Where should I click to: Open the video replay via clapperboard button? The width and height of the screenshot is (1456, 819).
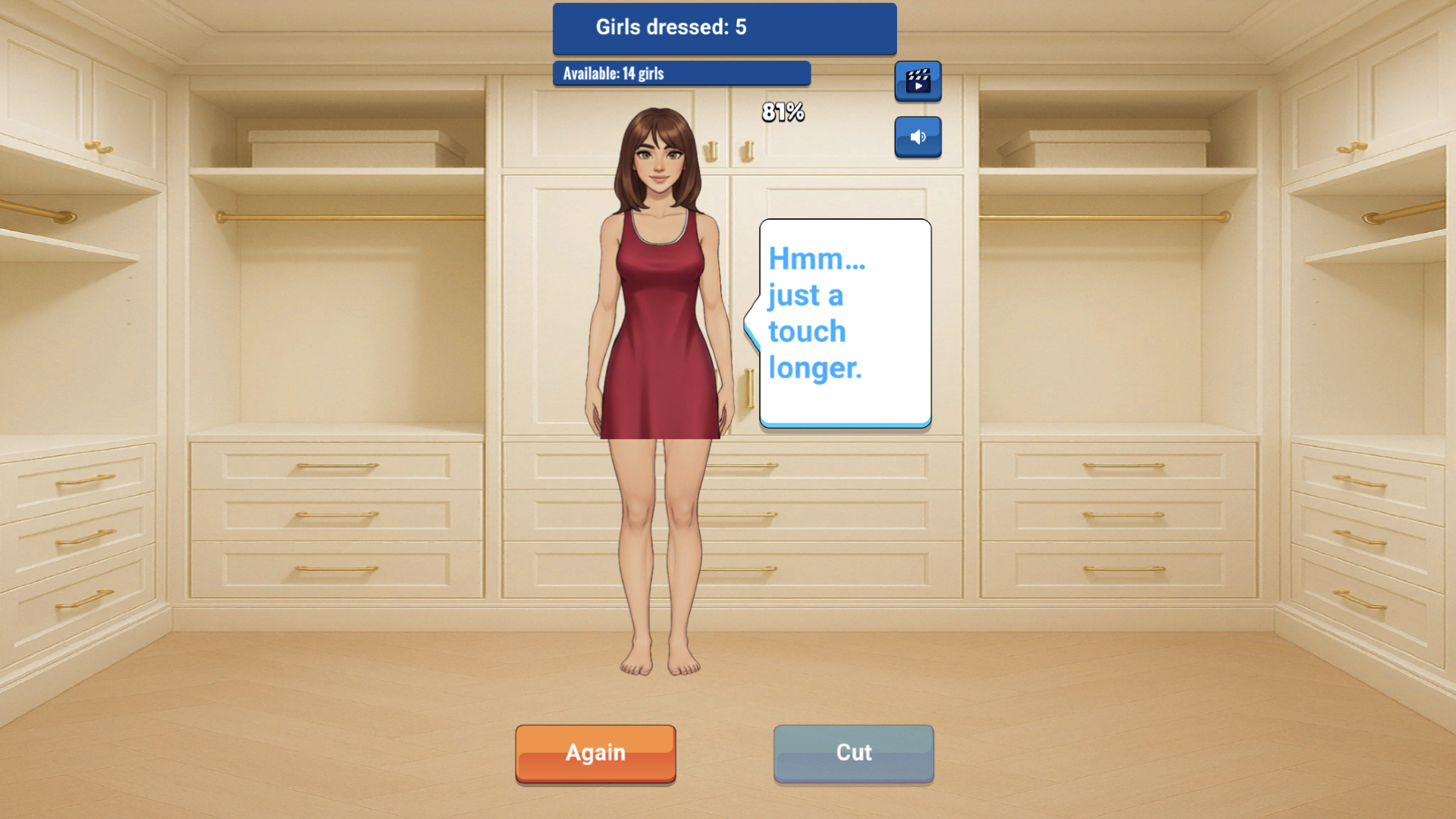click(918, 81)
